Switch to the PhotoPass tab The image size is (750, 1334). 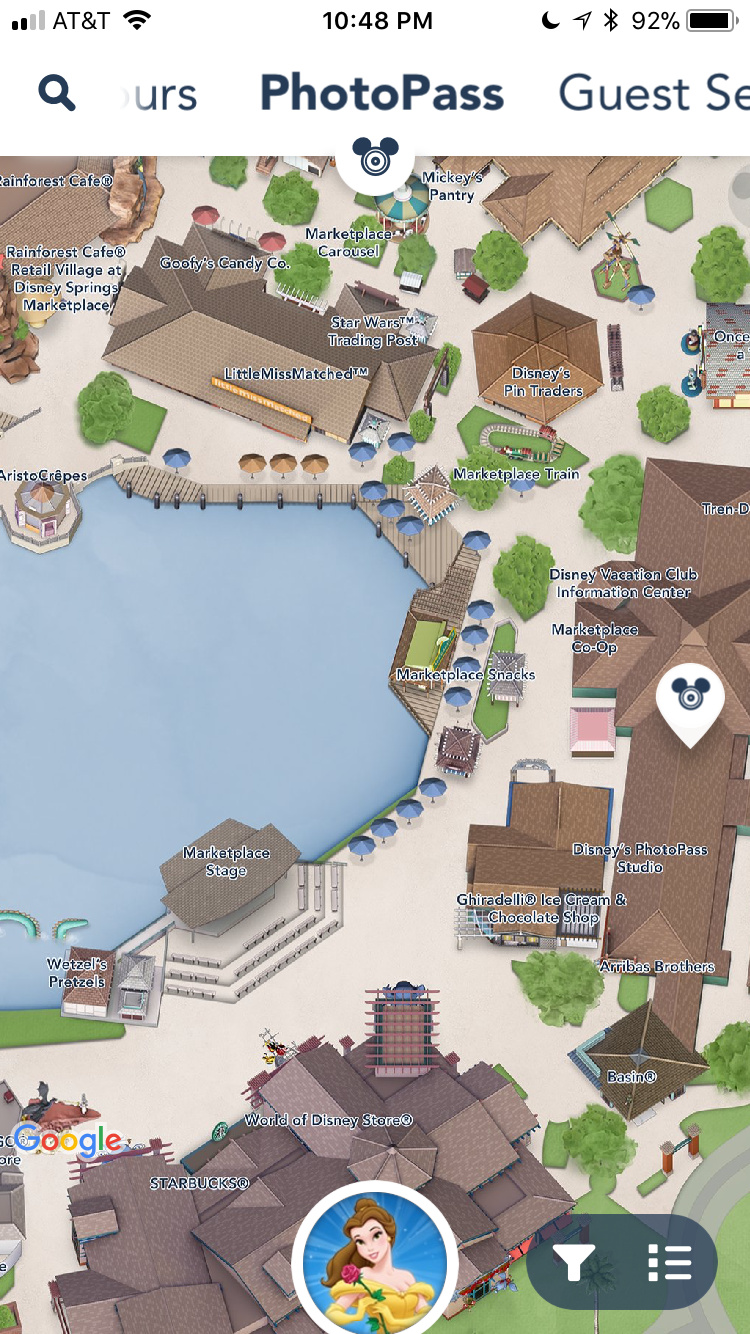[382, 94]
